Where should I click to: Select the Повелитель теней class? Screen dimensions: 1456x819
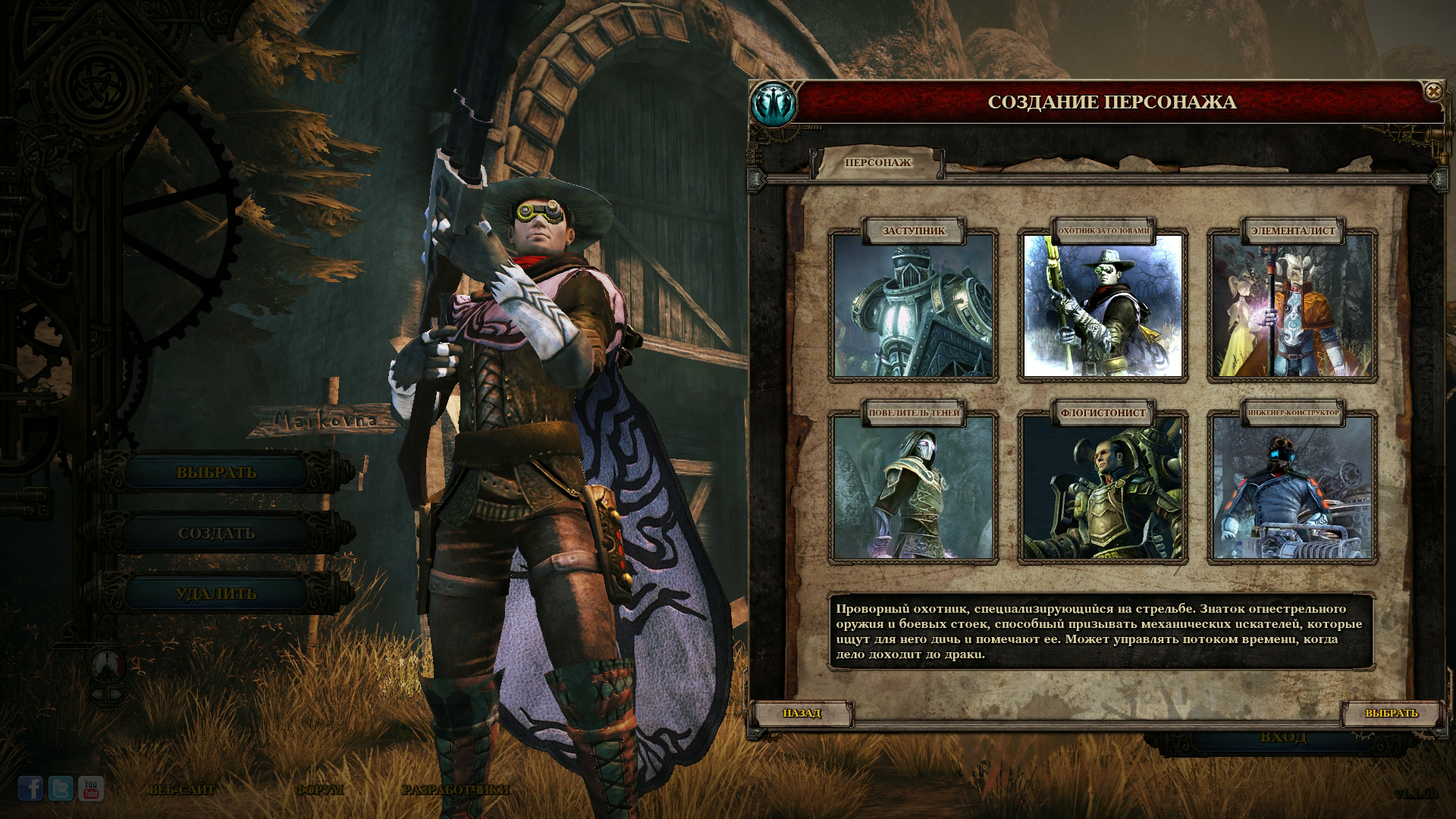tap(913, 487)
